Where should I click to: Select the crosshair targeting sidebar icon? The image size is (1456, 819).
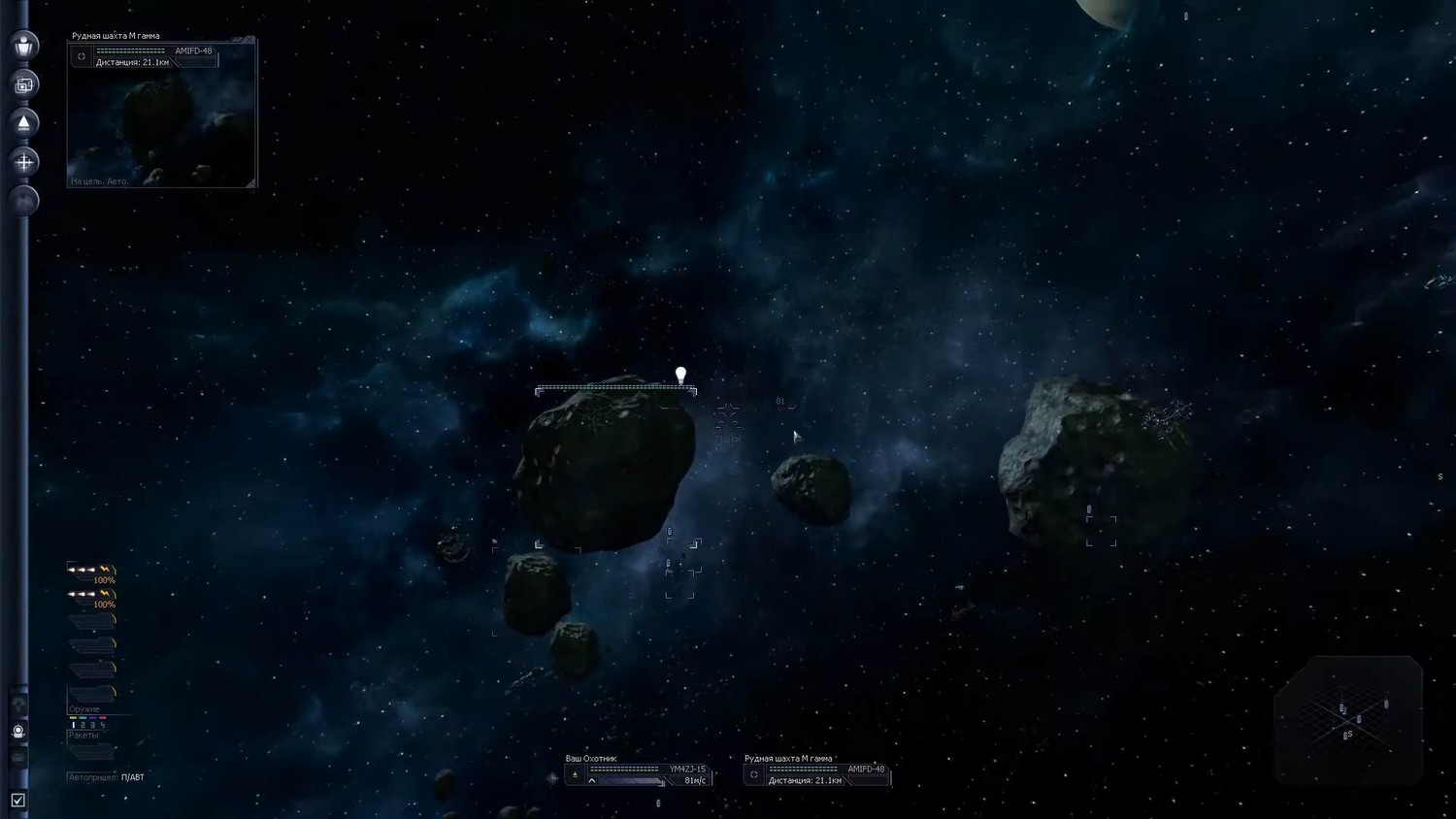(24, 162)
